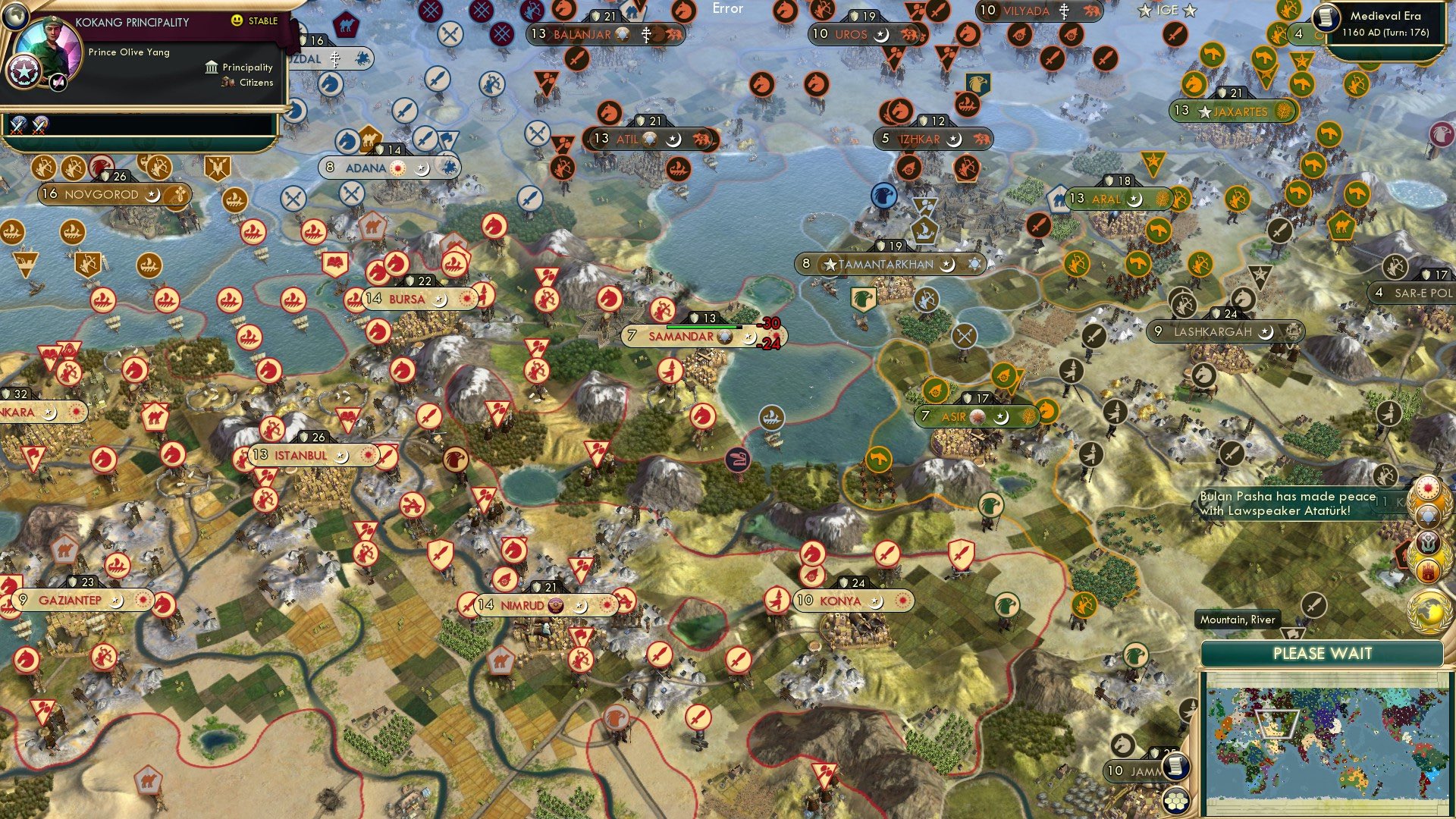This screenshot has width=1456, height=819.
Task: Open the red castle notification
Action: click(x=1429, y=570)
